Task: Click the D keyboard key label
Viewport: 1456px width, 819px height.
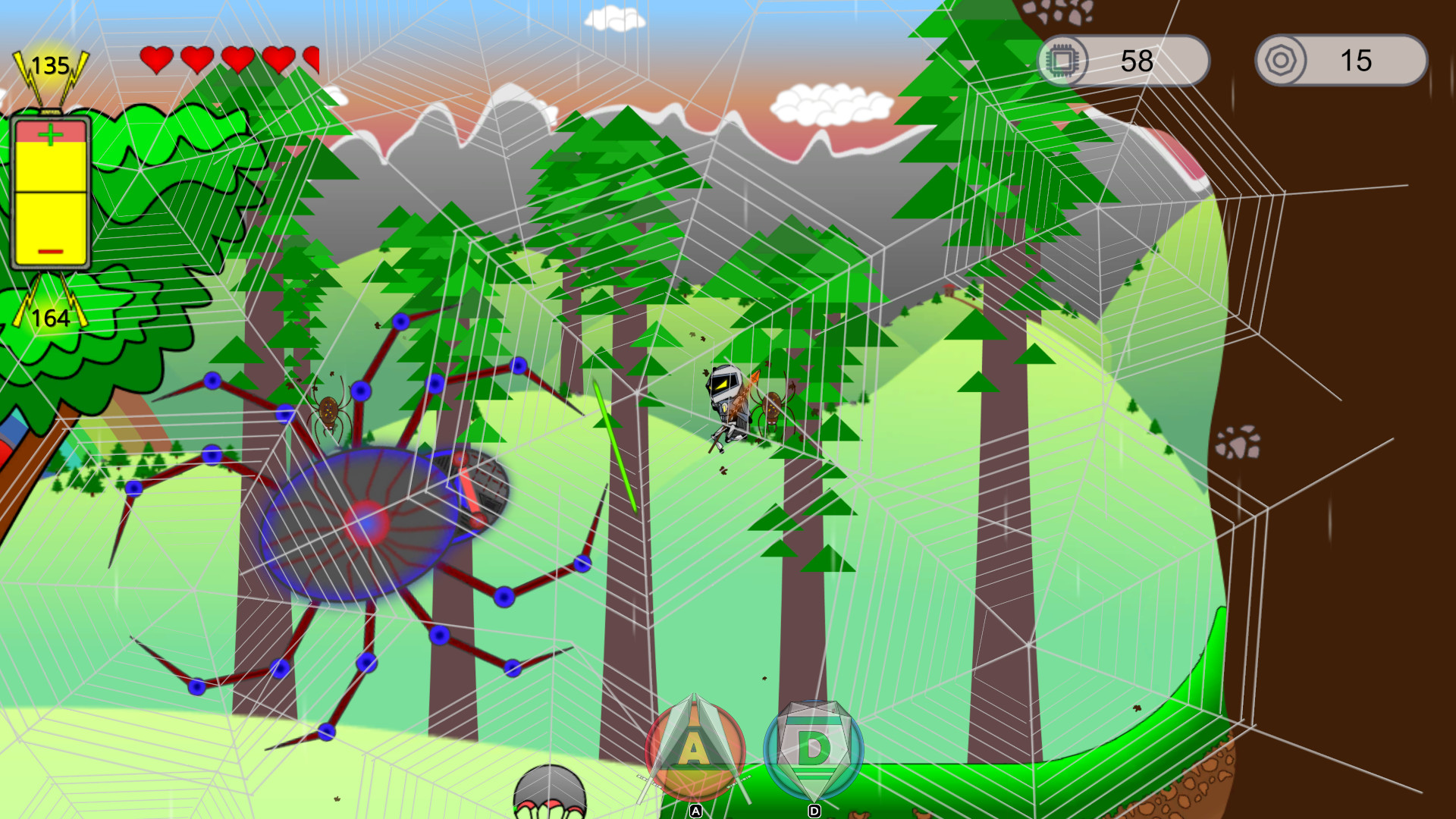Action: point(815,811)
